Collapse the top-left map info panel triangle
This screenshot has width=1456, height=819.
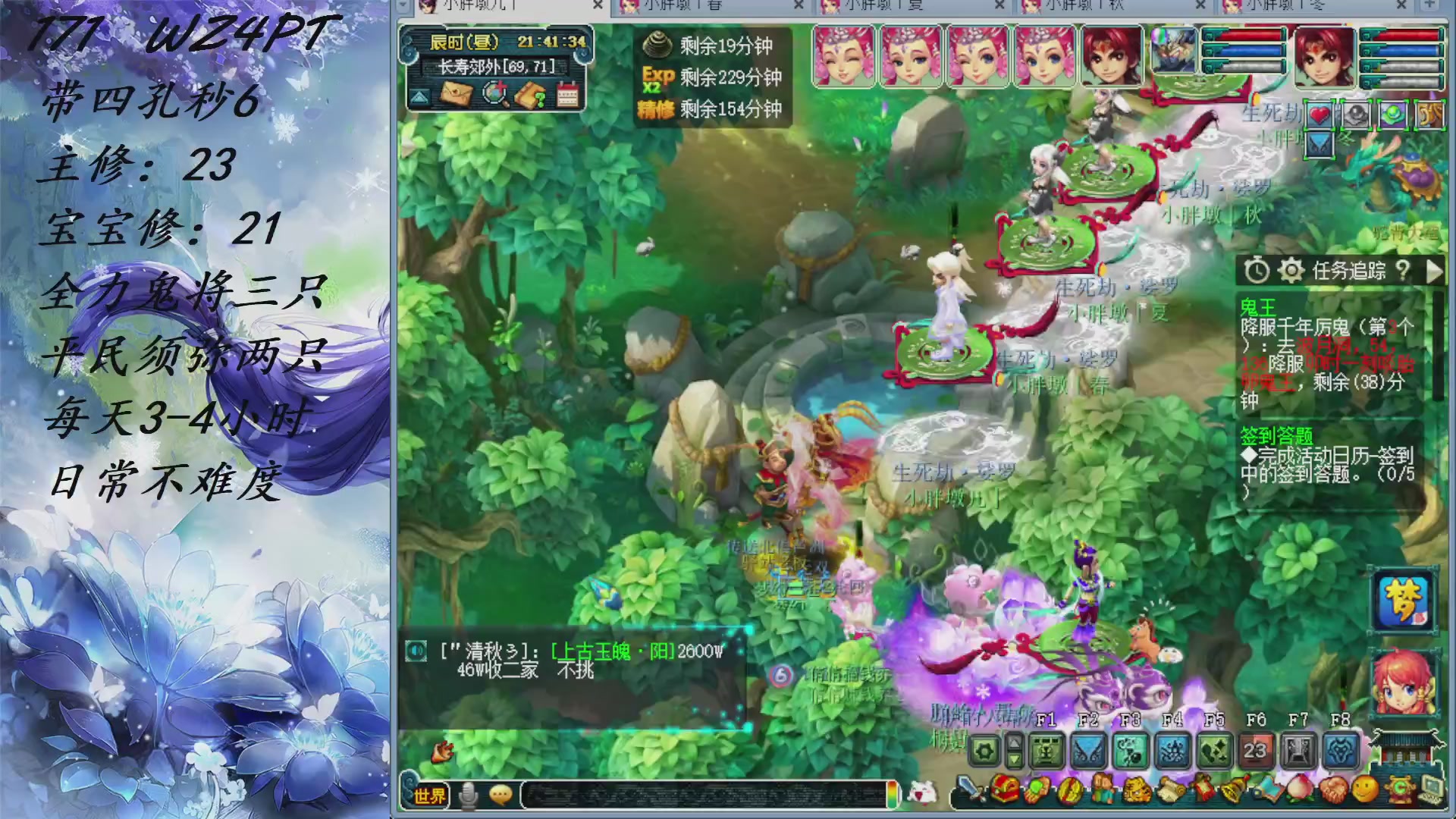pyautogui.click(x=419, y=96)
